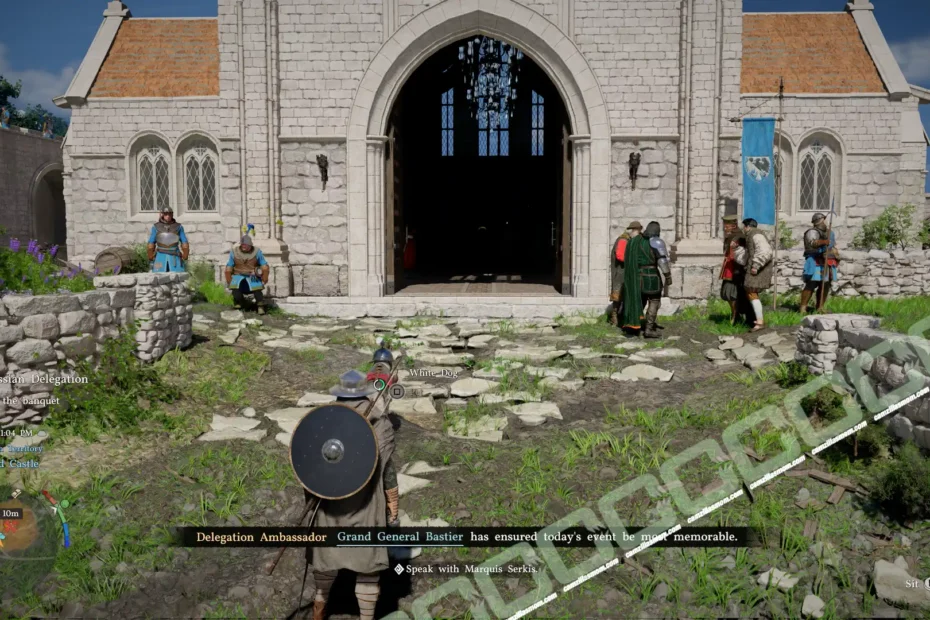Open the underlined Grand General Bastier term
This screenshot has height=620, width=930.
pyautogui.click(x=400, y=537)
